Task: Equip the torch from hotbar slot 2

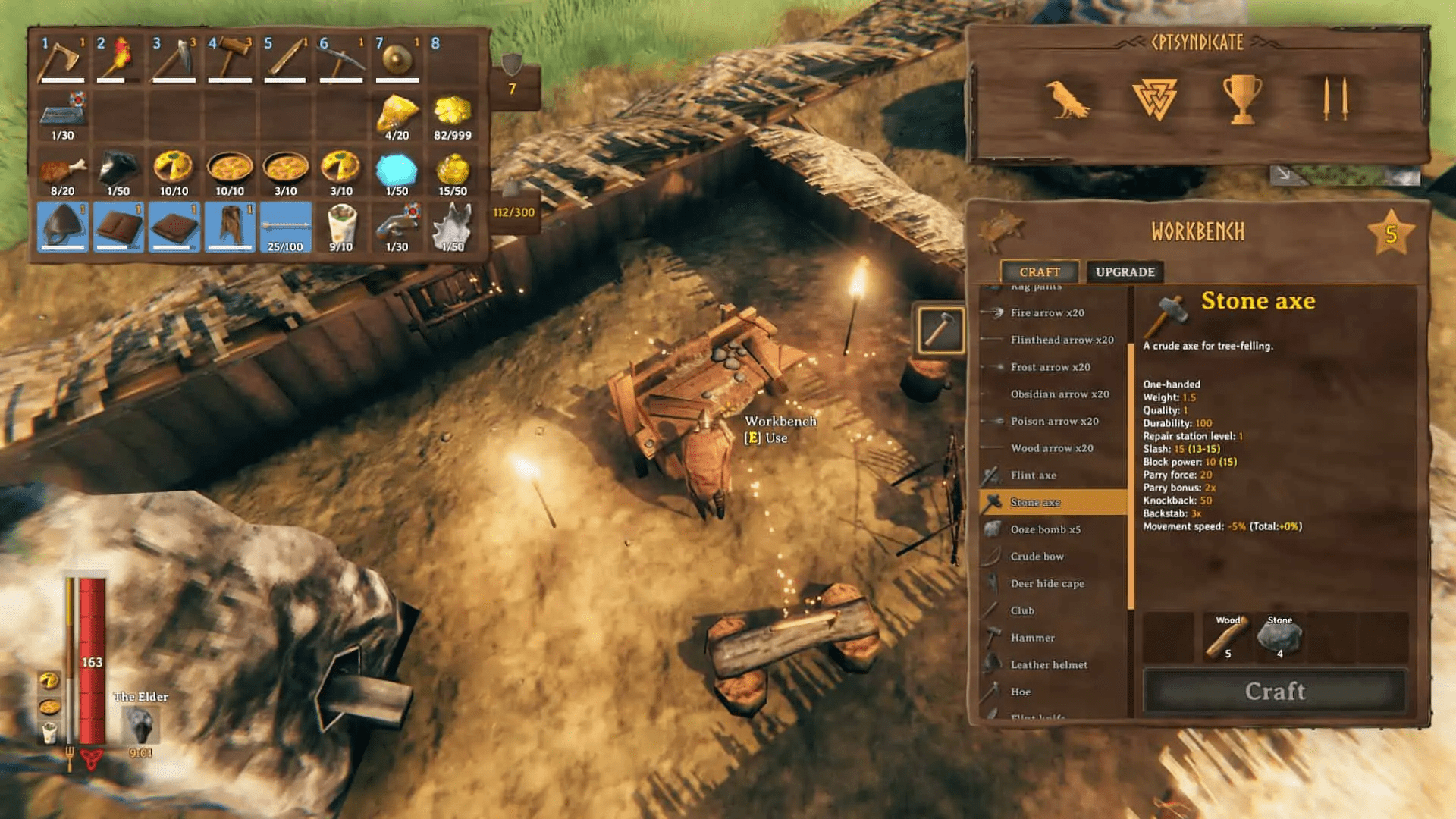Action: [120, 59]
